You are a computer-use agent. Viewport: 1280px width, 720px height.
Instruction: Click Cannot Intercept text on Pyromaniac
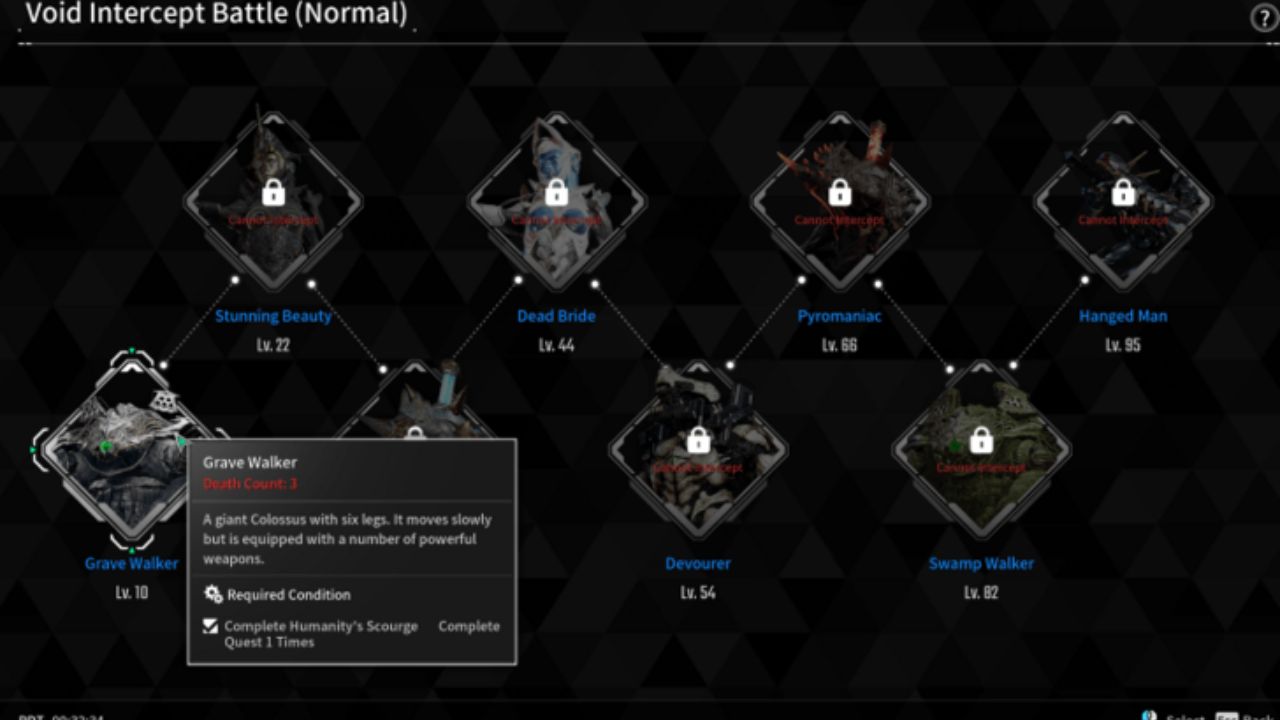tap(841, 217)
